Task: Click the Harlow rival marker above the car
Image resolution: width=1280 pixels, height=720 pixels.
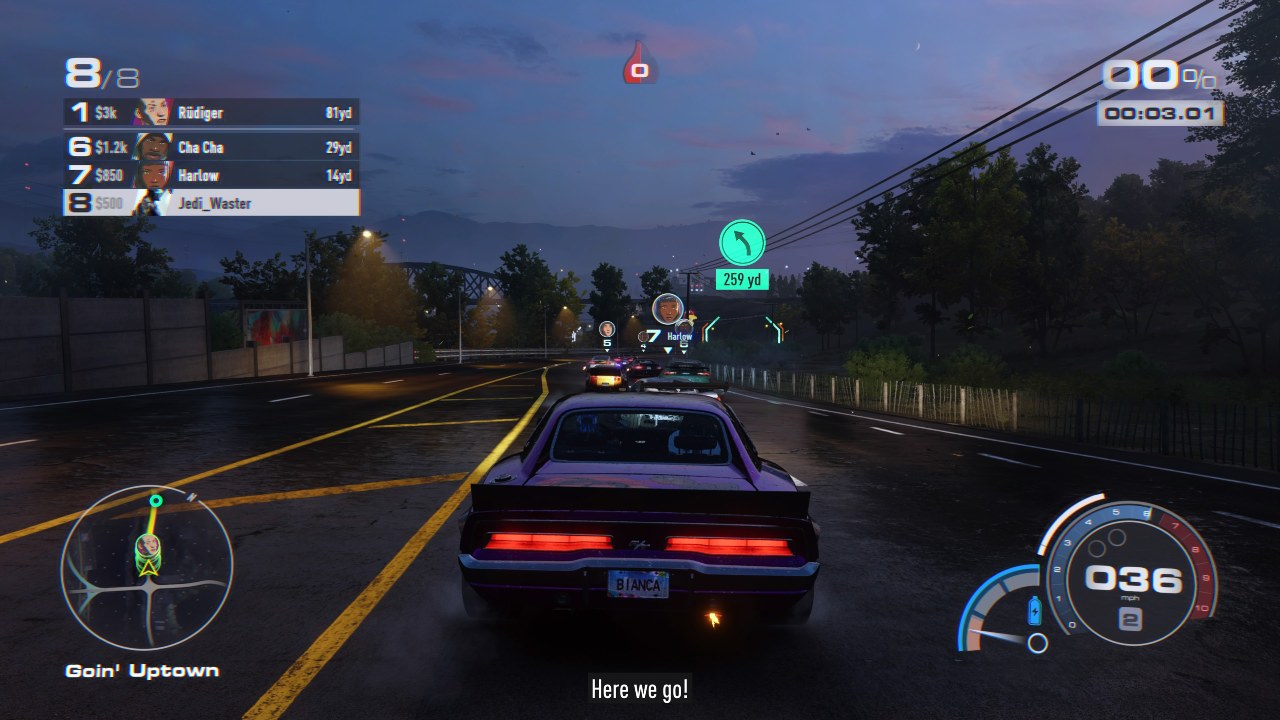Action: (x=667, y=309)
